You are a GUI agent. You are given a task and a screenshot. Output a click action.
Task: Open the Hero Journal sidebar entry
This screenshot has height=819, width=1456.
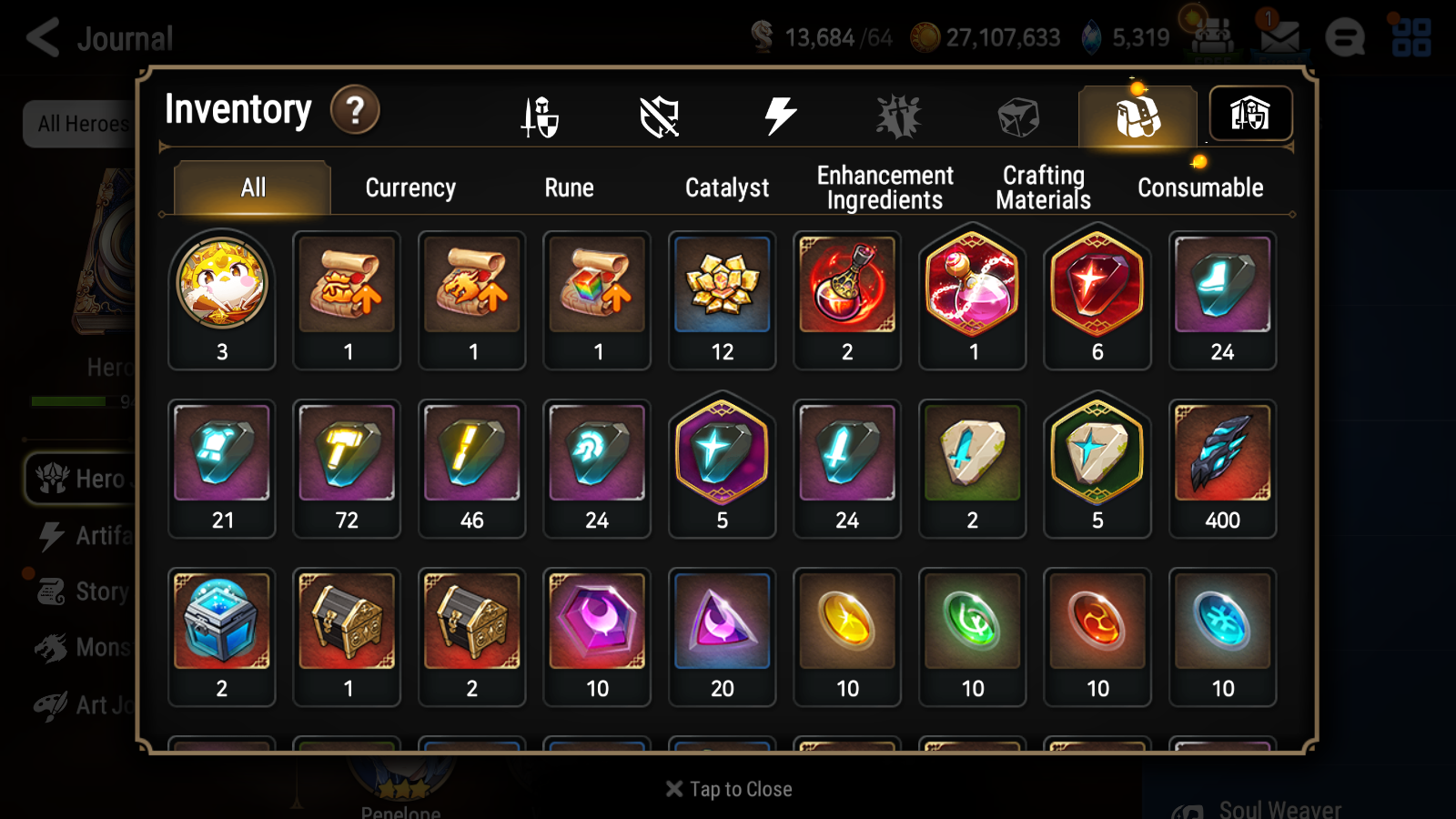click(100, 480)
